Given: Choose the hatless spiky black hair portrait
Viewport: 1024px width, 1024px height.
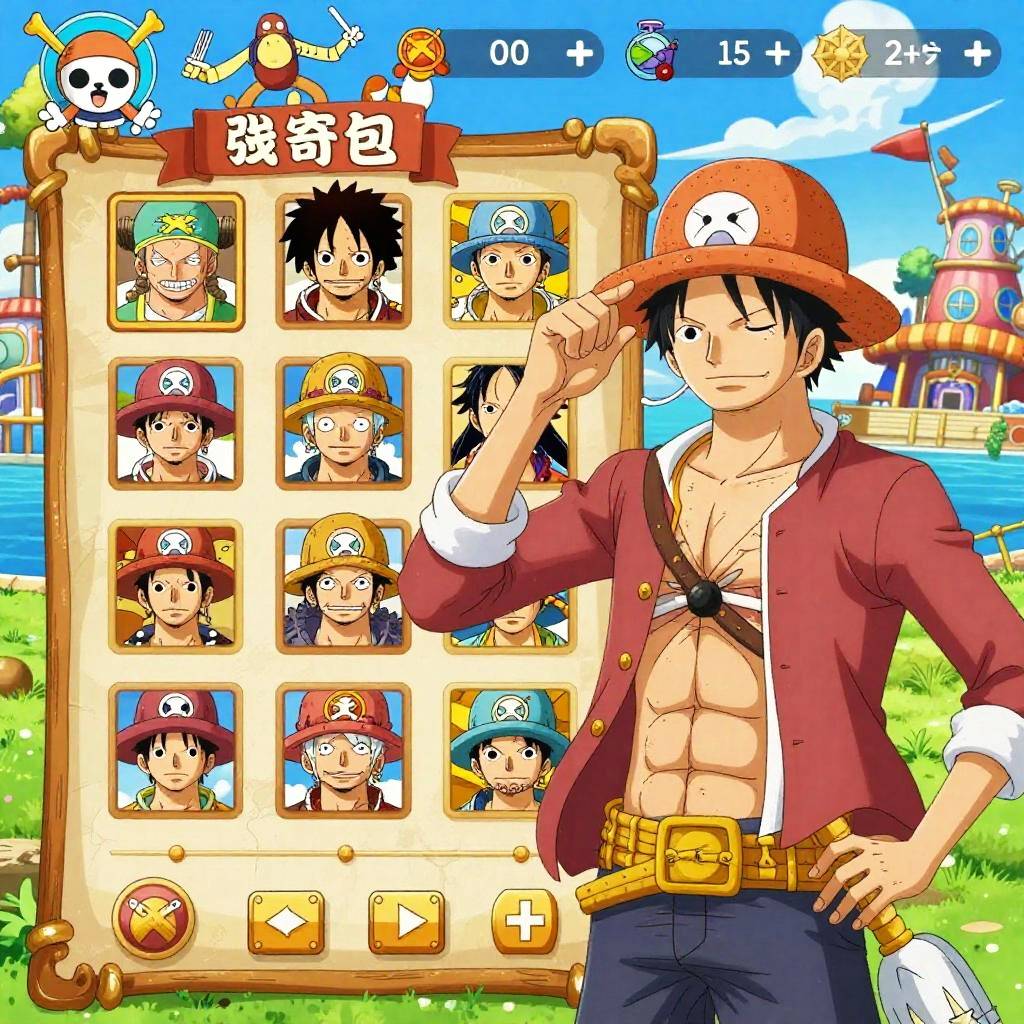Looking at the screenshot, I should 343,262.
